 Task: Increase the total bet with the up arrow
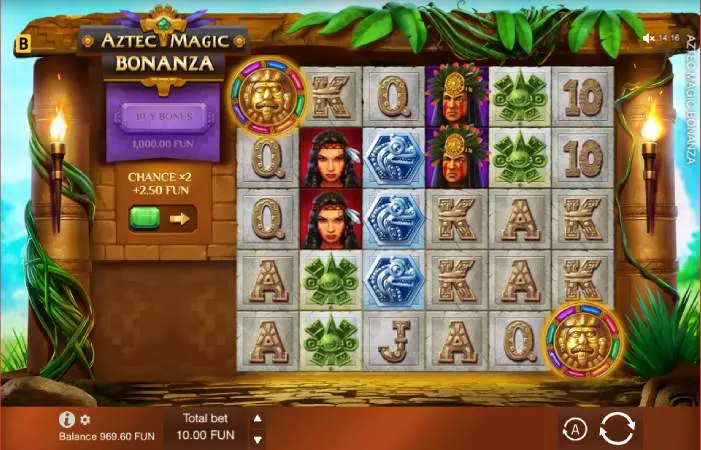258,419
